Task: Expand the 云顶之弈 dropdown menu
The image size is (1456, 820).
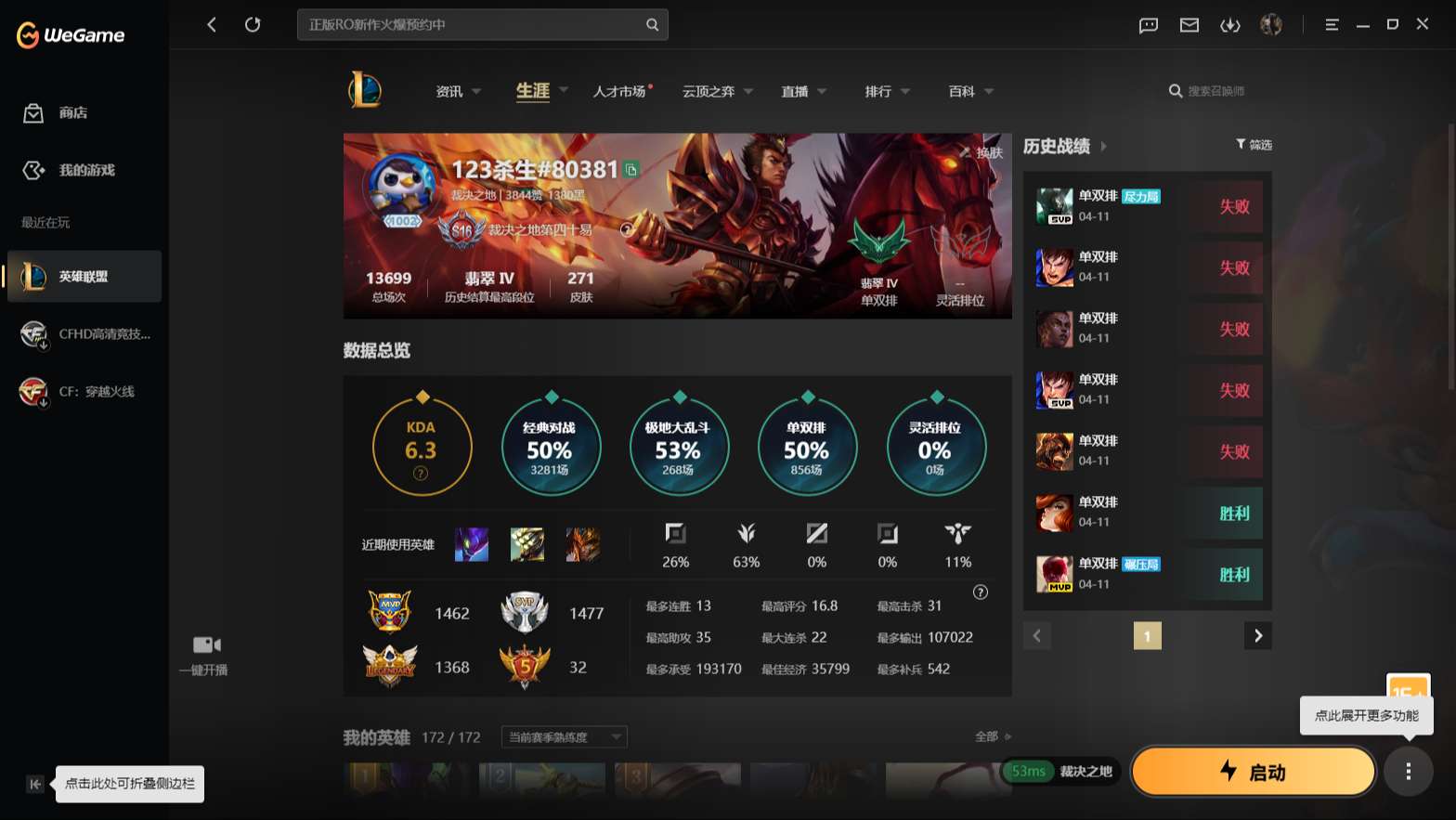Action: tap(717, 91)
